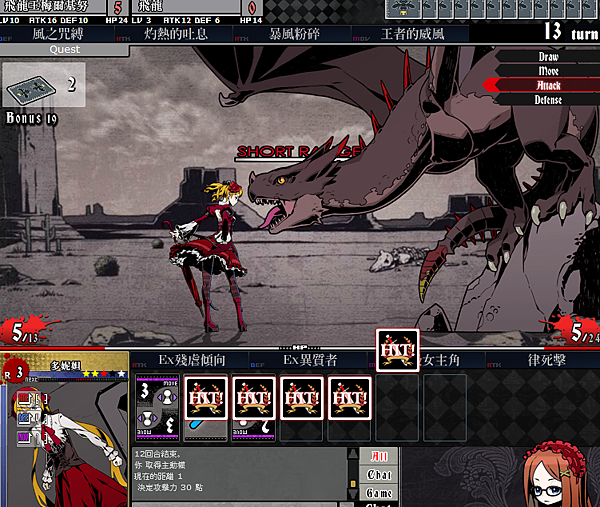
Task: Activate the 律死擊 skill
Action: pos(546,359)
